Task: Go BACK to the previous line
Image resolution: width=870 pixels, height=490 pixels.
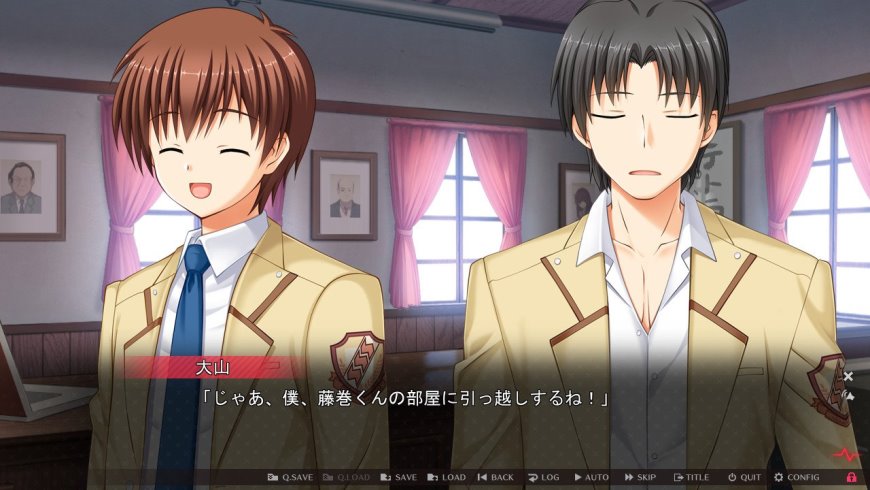Action: pos(495,478)
